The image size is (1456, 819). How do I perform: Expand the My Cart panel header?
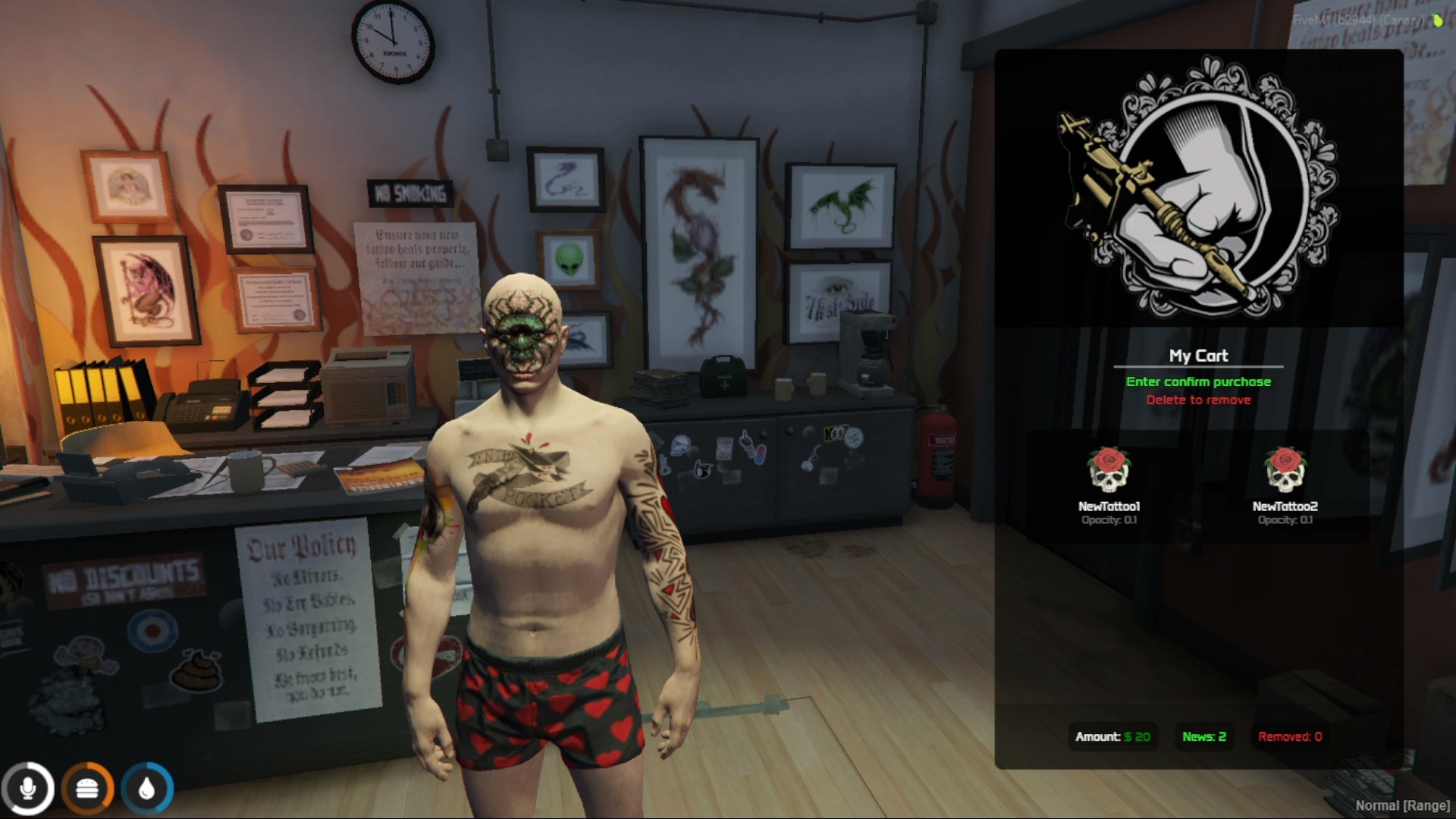click(x=1199, y=355)
